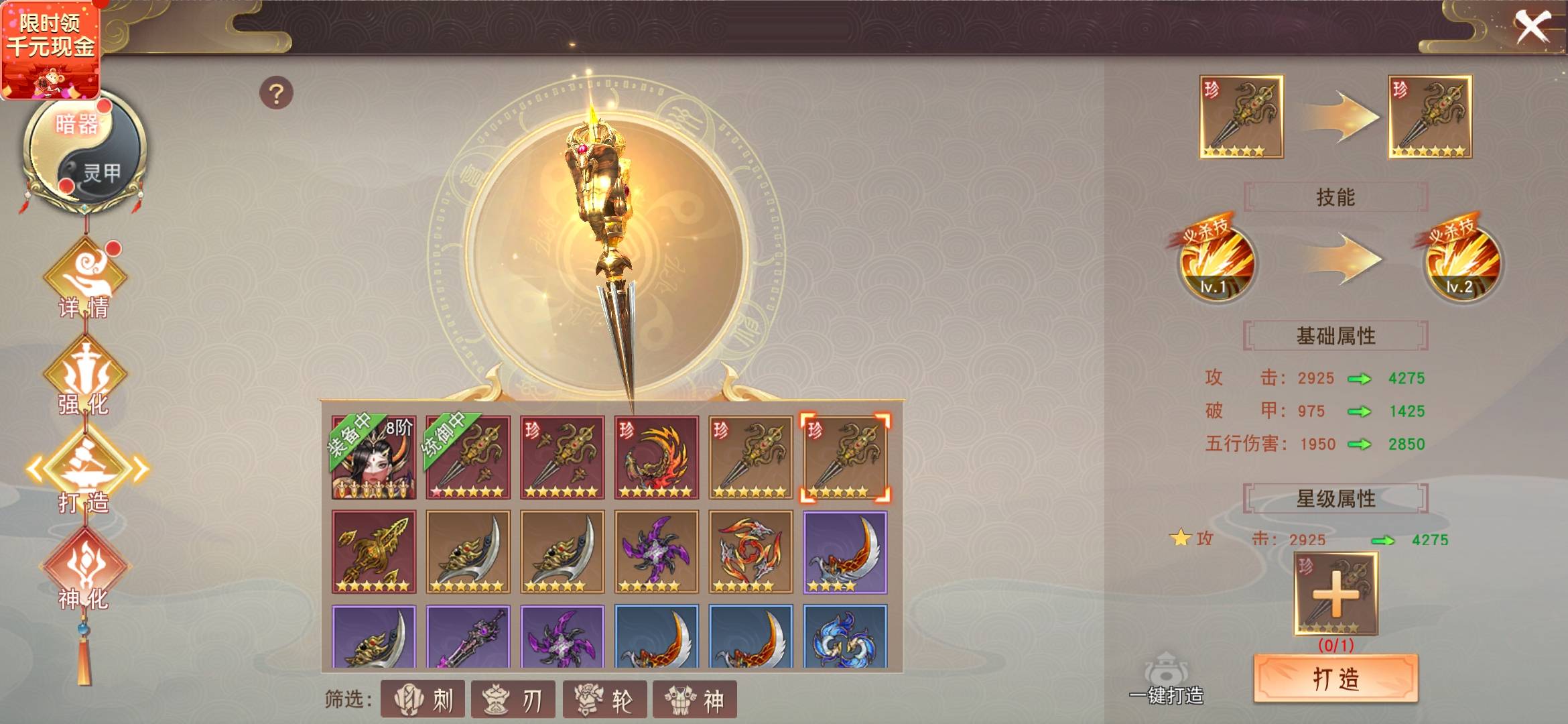Open the 详情 details section

[84, 283]
